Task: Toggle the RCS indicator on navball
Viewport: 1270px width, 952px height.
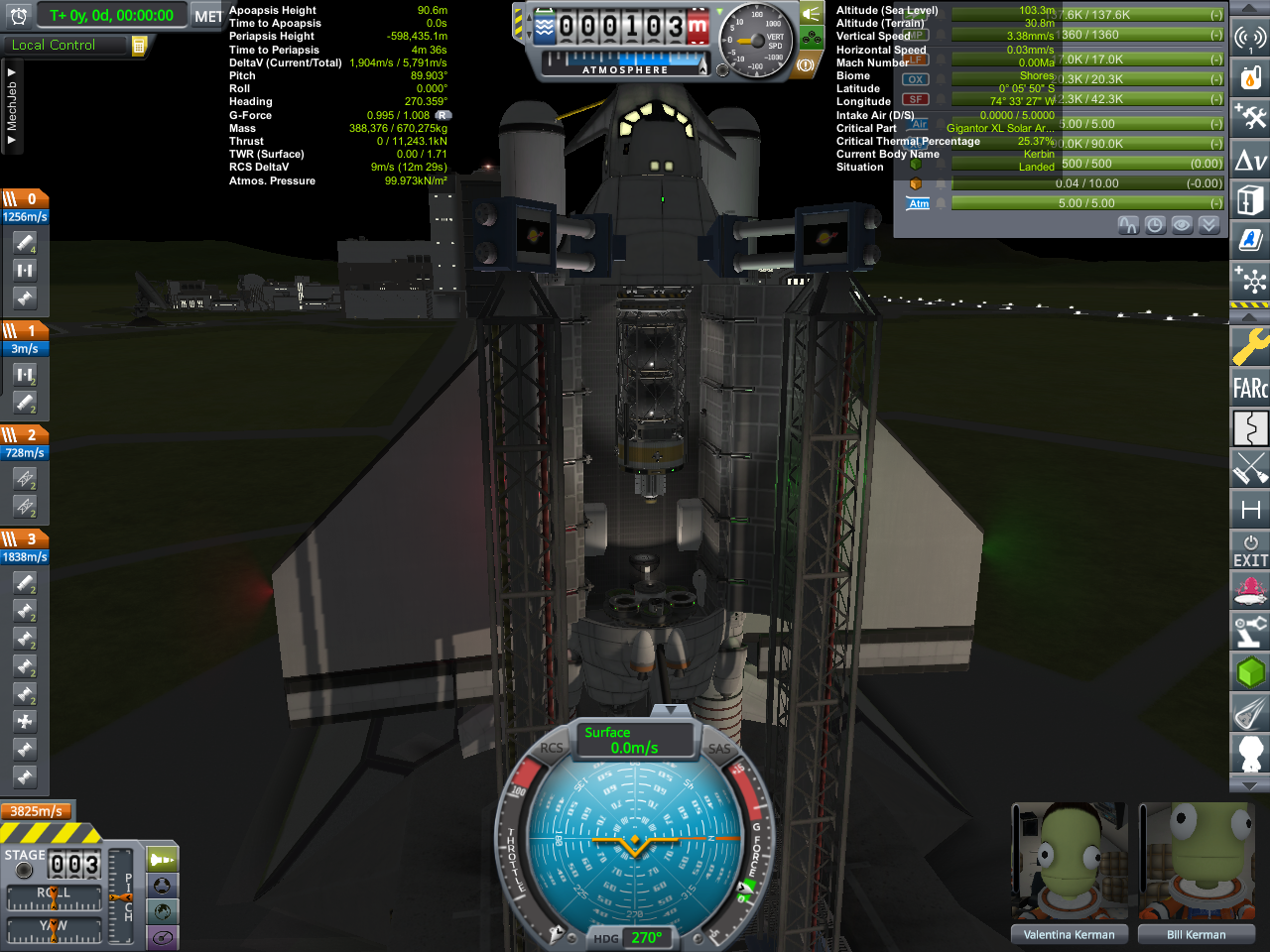Action: (x=552, y=749)
